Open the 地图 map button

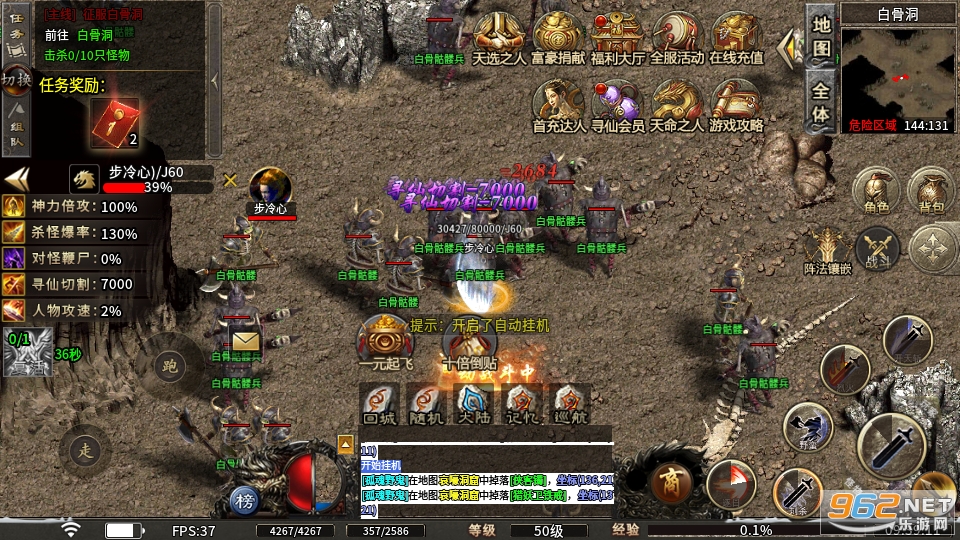point(821,36)
